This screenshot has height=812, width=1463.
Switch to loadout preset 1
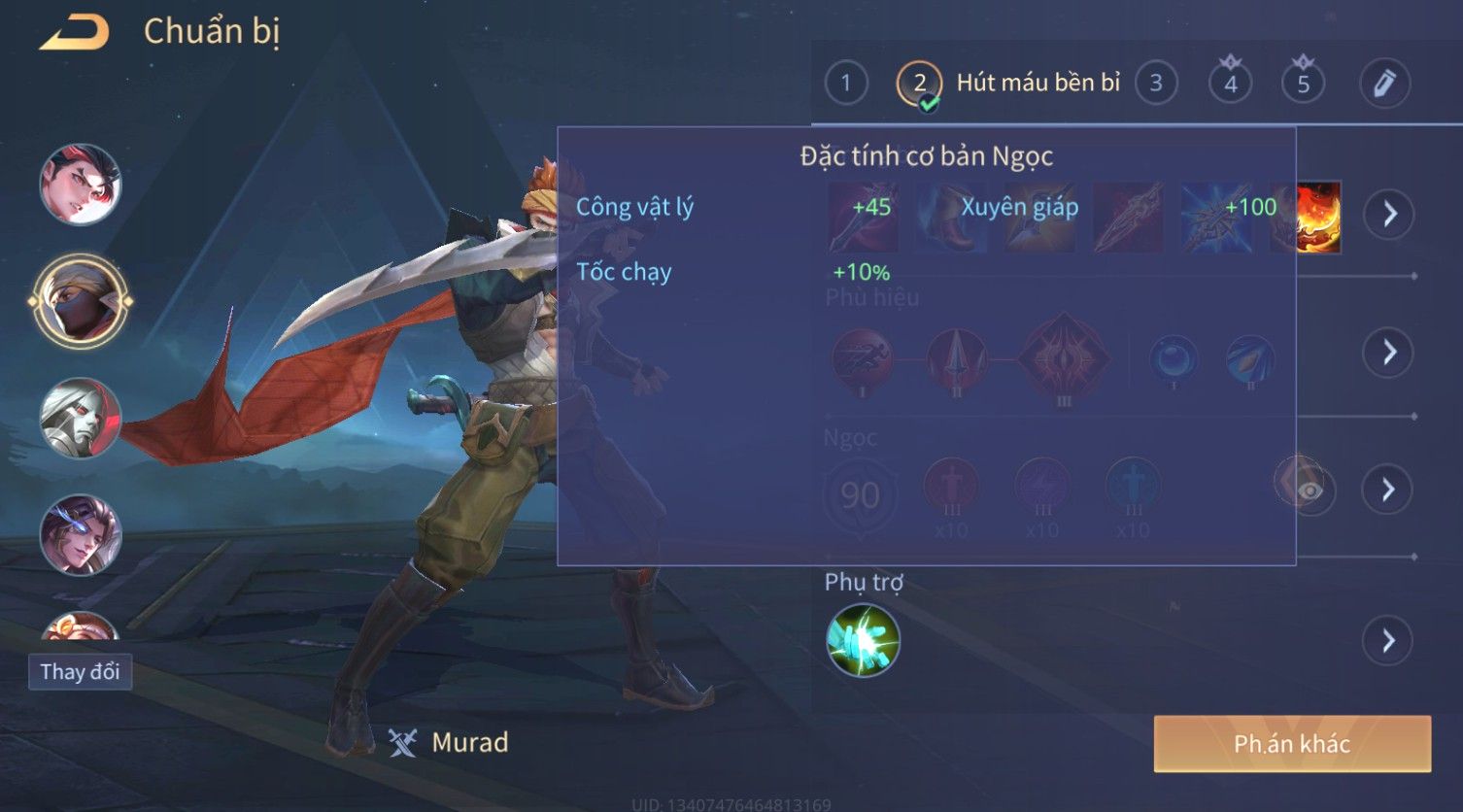[845, 84]
